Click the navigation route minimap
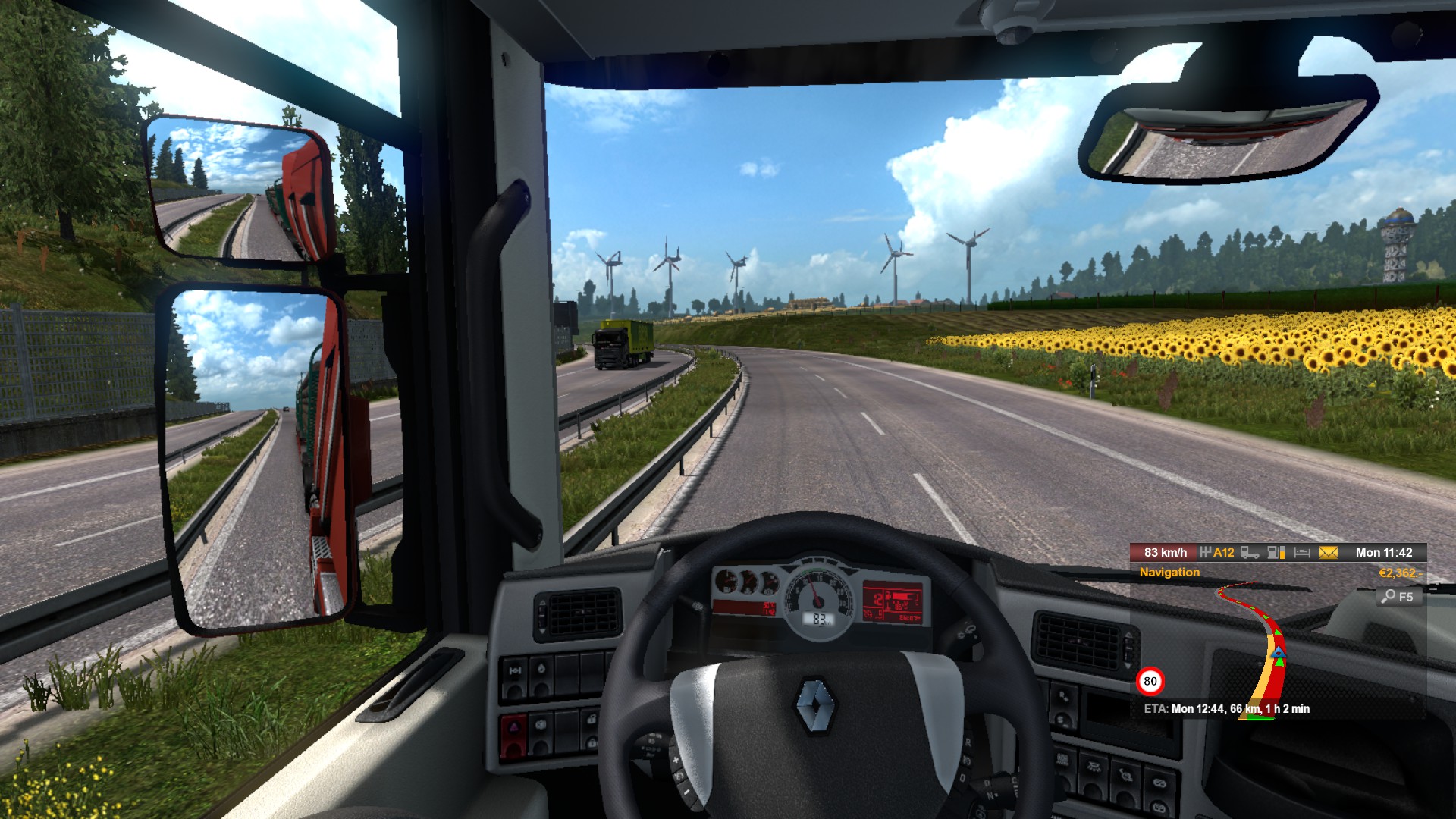Screen dimensions: 1456x819 1266,652
